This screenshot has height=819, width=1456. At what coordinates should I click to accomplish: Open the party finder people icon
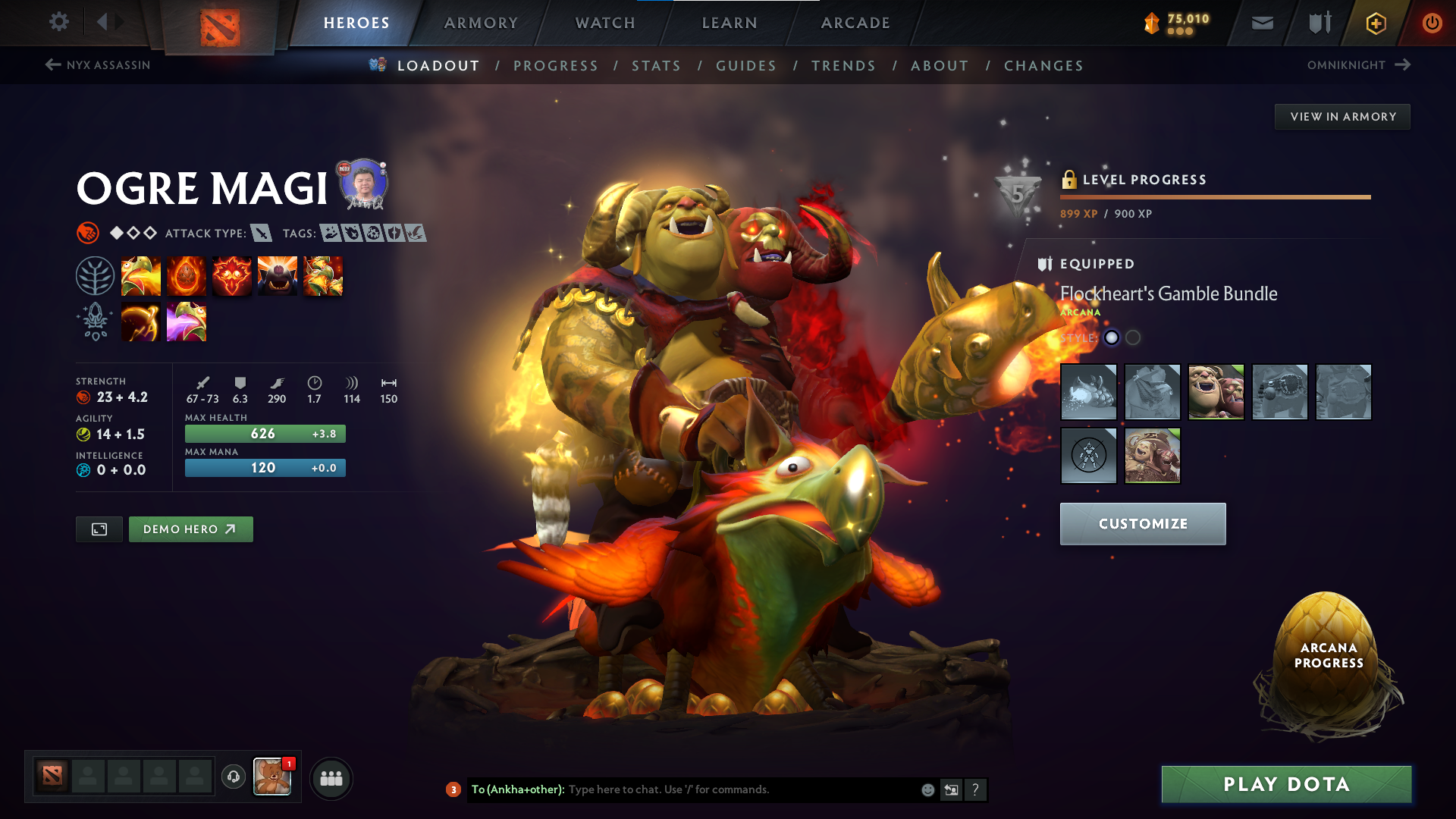pos(331,777)
